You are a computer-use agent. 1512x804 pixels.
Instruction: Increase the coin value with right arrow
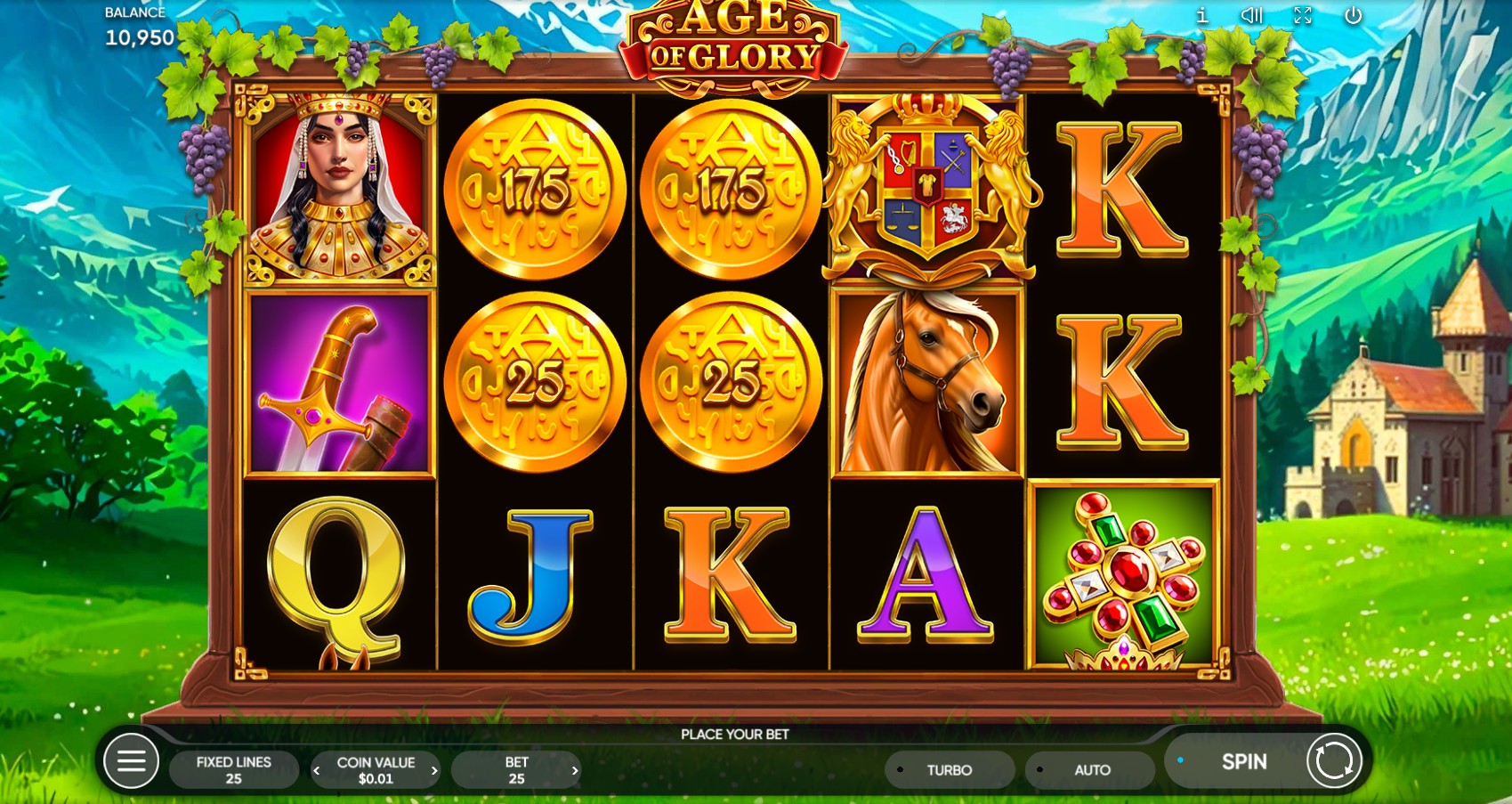coord(434,771)
